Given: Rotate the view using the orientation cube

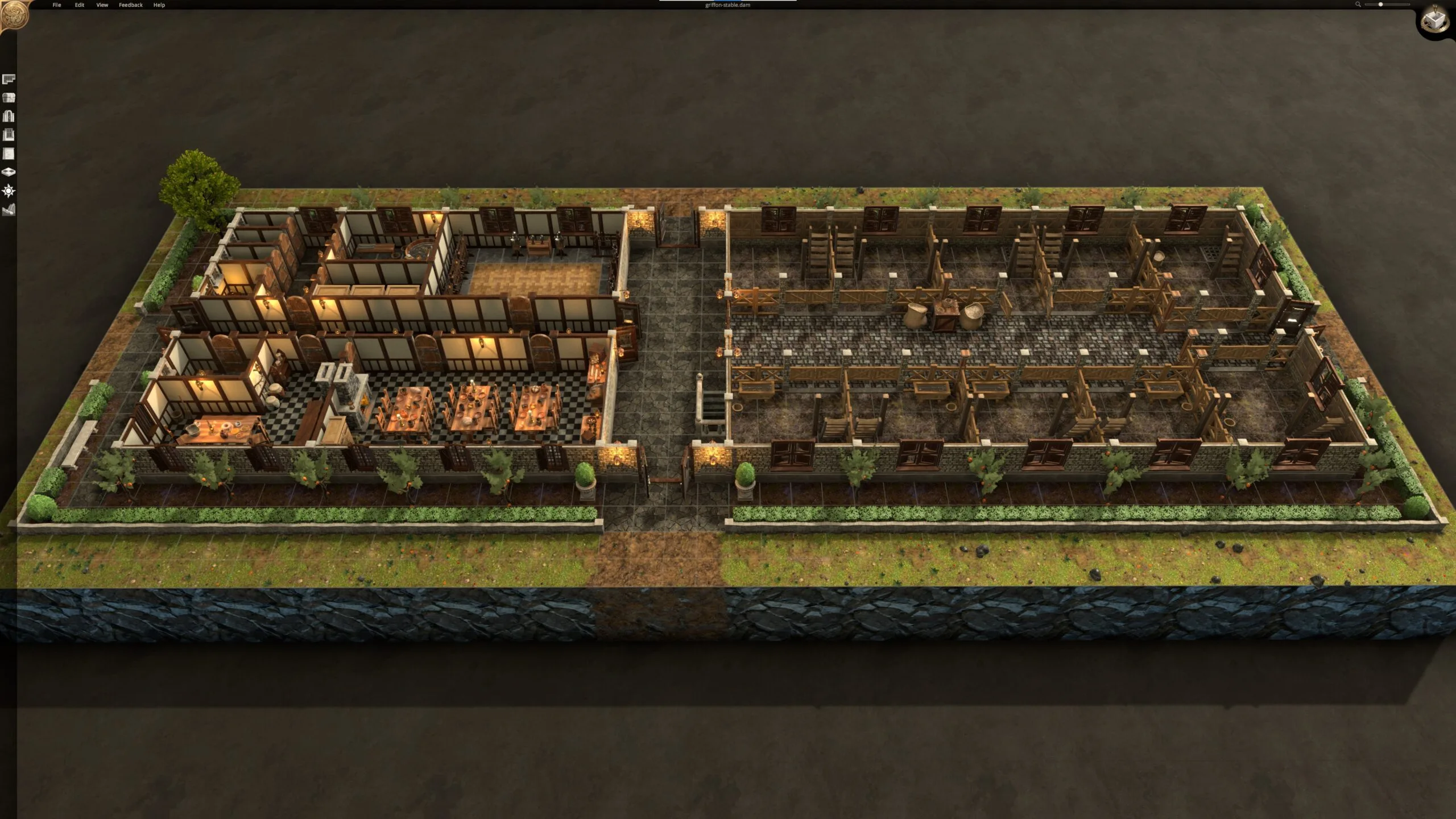Looking at the screenshot, I should [x=1435, y=20].
